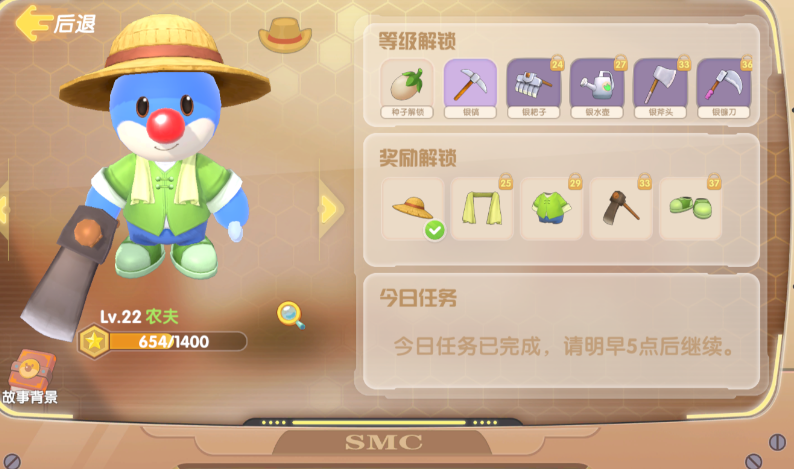Select the green shoes reward slot
The height and width of the screenshot is (469, 794).
(690, 208)
